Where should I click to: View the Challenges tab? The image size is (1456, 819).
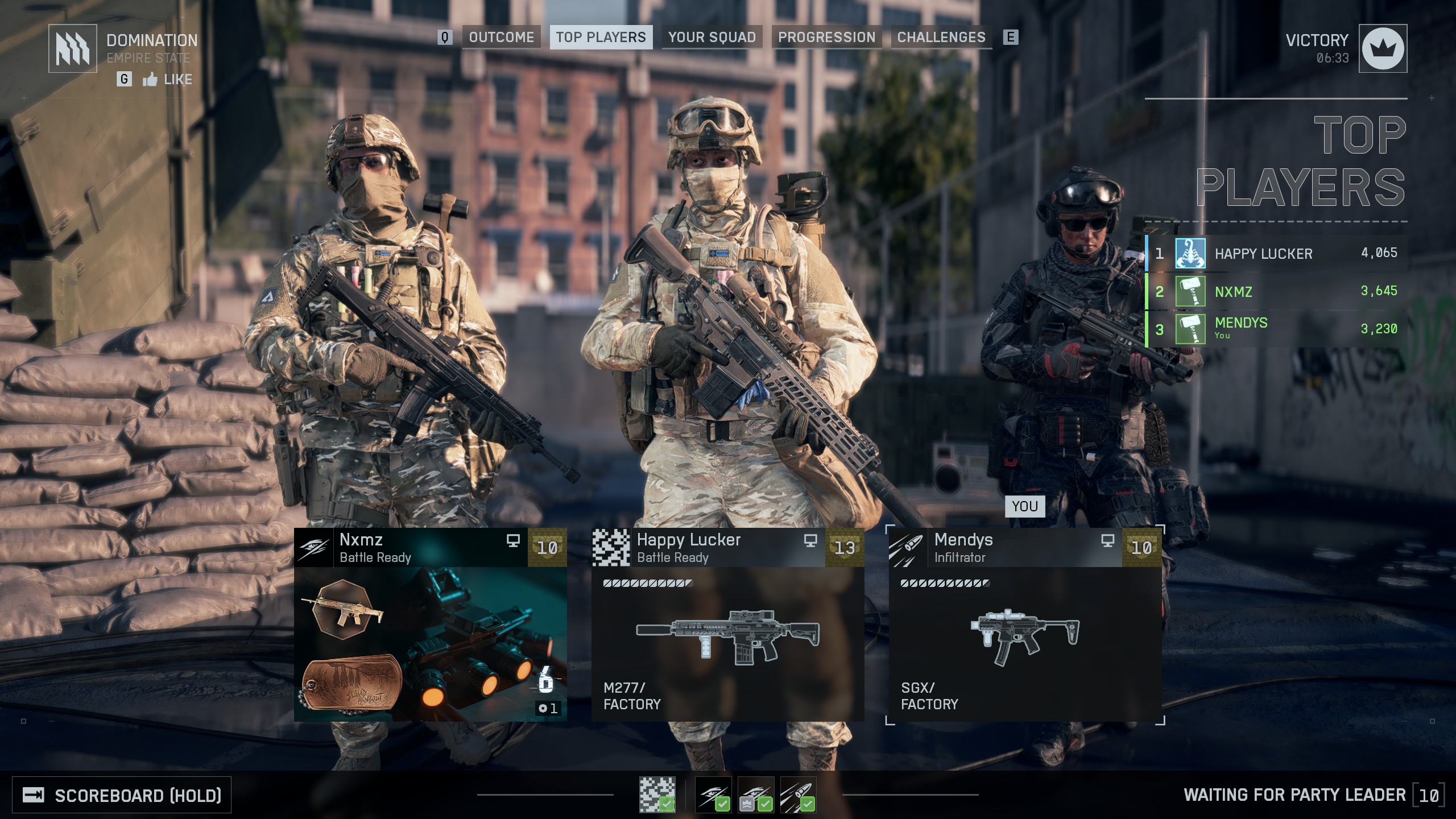tap(941, 38)
